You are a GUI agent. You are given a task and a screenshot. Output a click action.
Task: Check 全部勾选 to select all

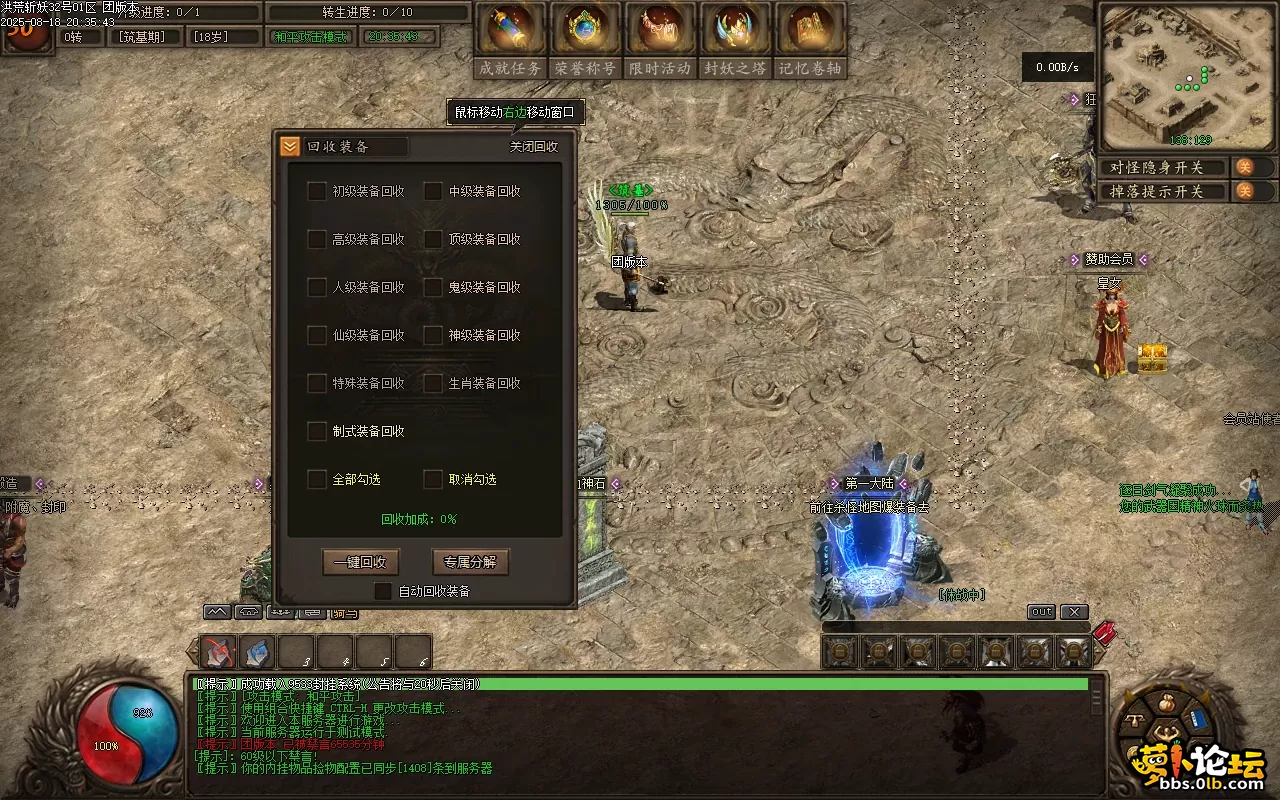pos(317,479)
